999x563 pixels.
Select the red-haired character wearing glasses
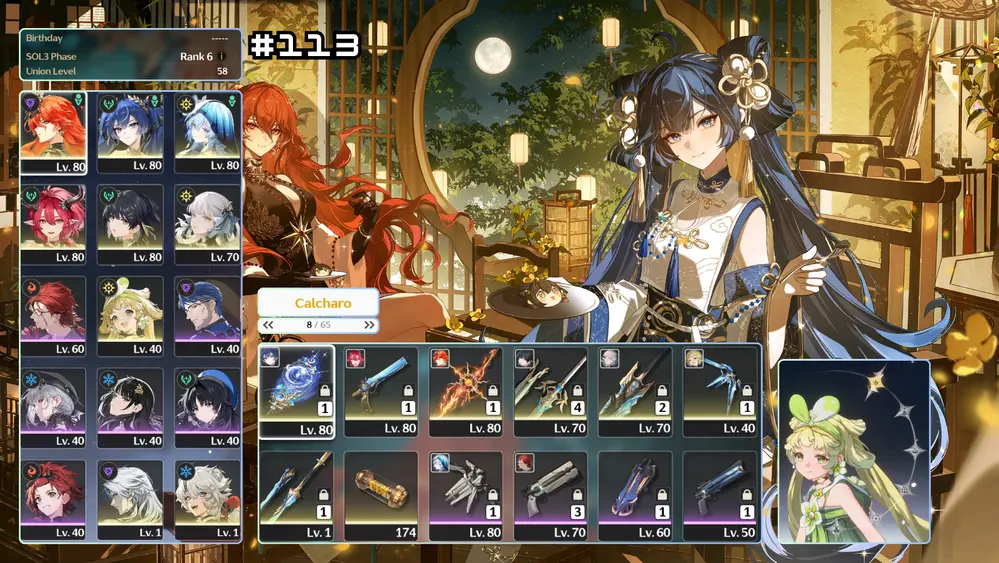tap(53, 316)
